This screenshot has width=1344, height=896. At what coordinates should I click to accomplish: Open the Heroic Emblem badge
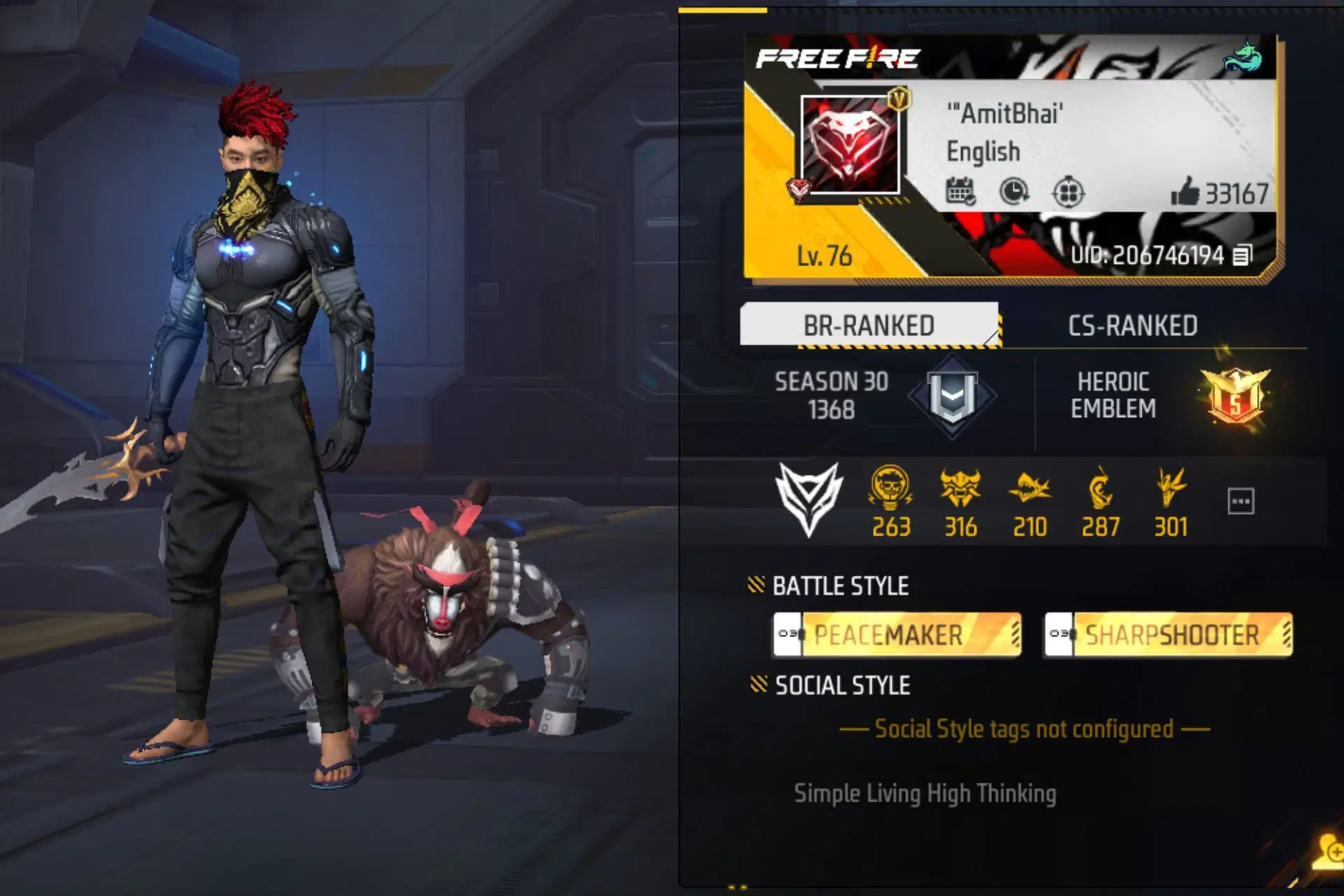click(x=1235, y=397)
